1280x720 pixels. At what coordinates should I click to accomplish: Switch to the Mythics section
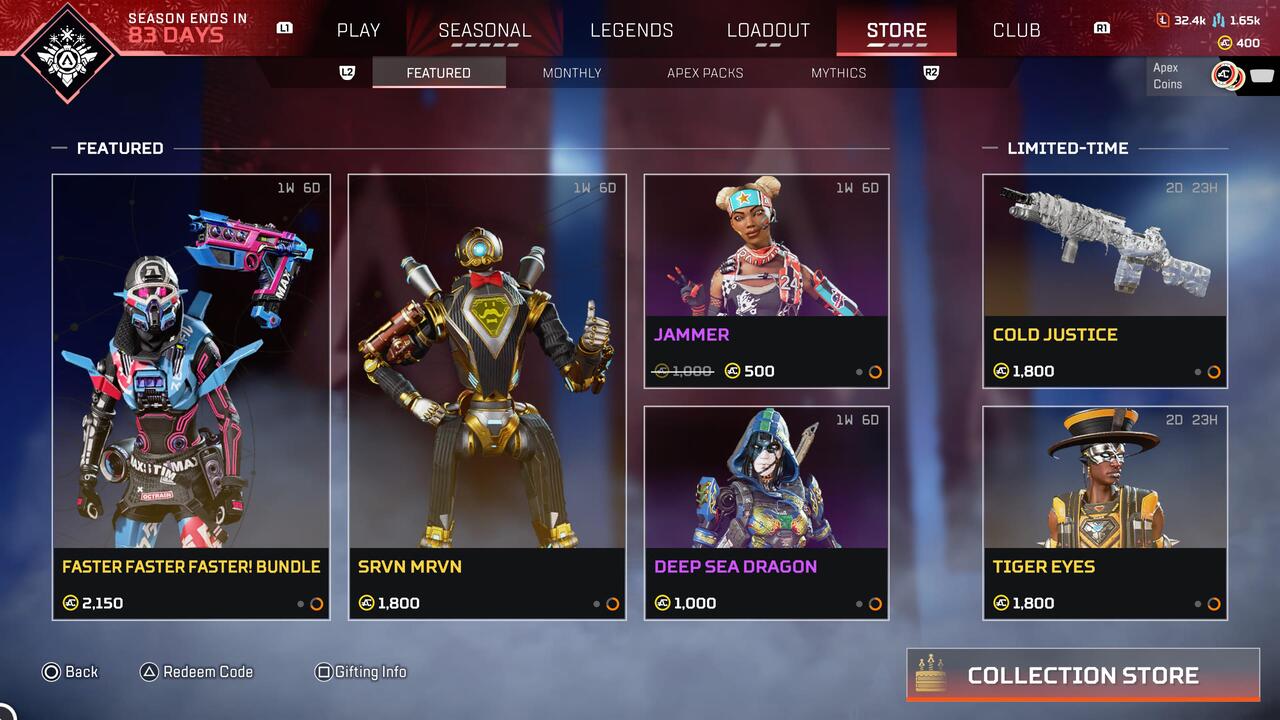(838, 73)
